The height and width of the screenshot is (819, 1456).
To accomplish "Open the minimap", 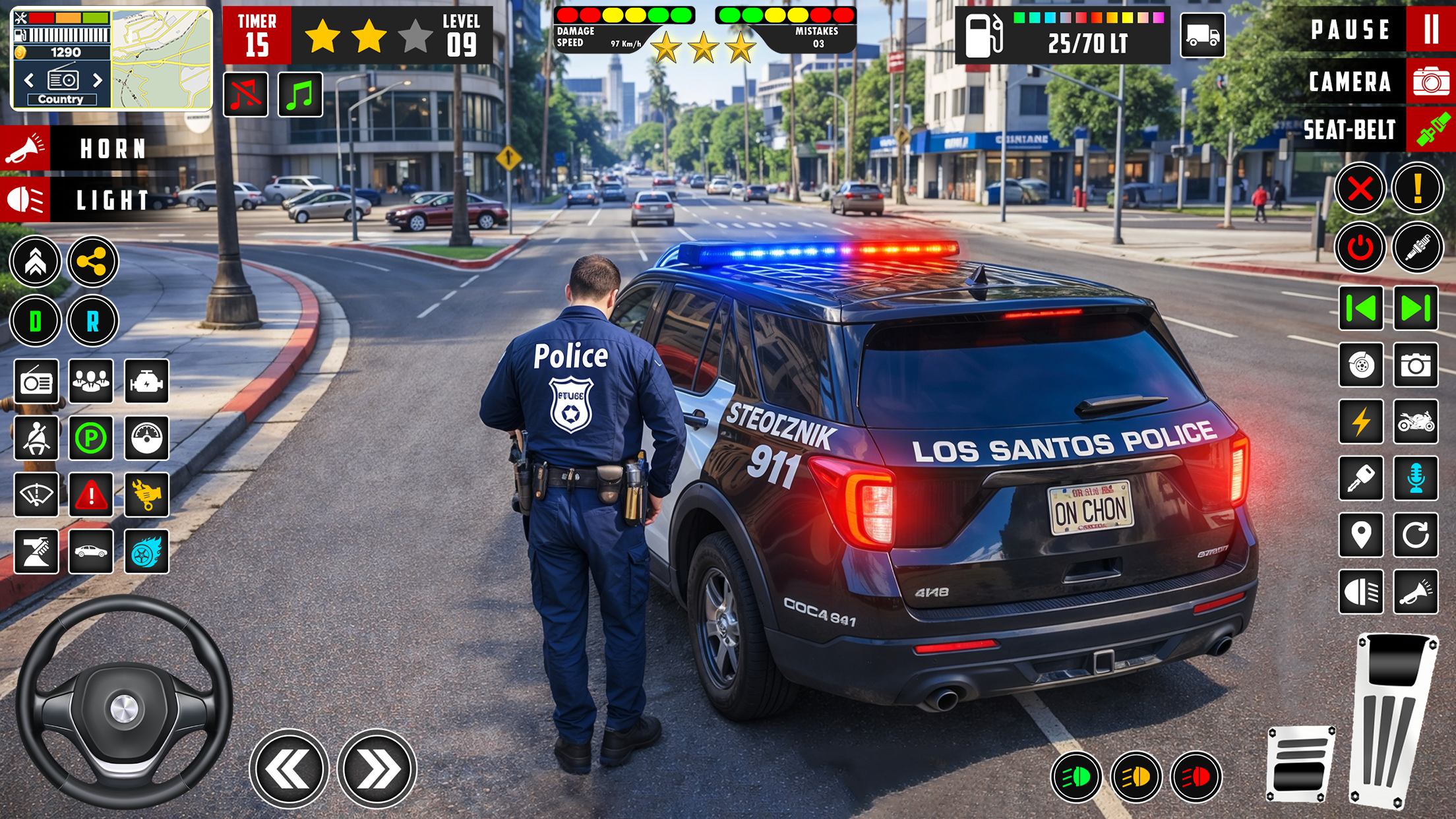I will 162,58.
